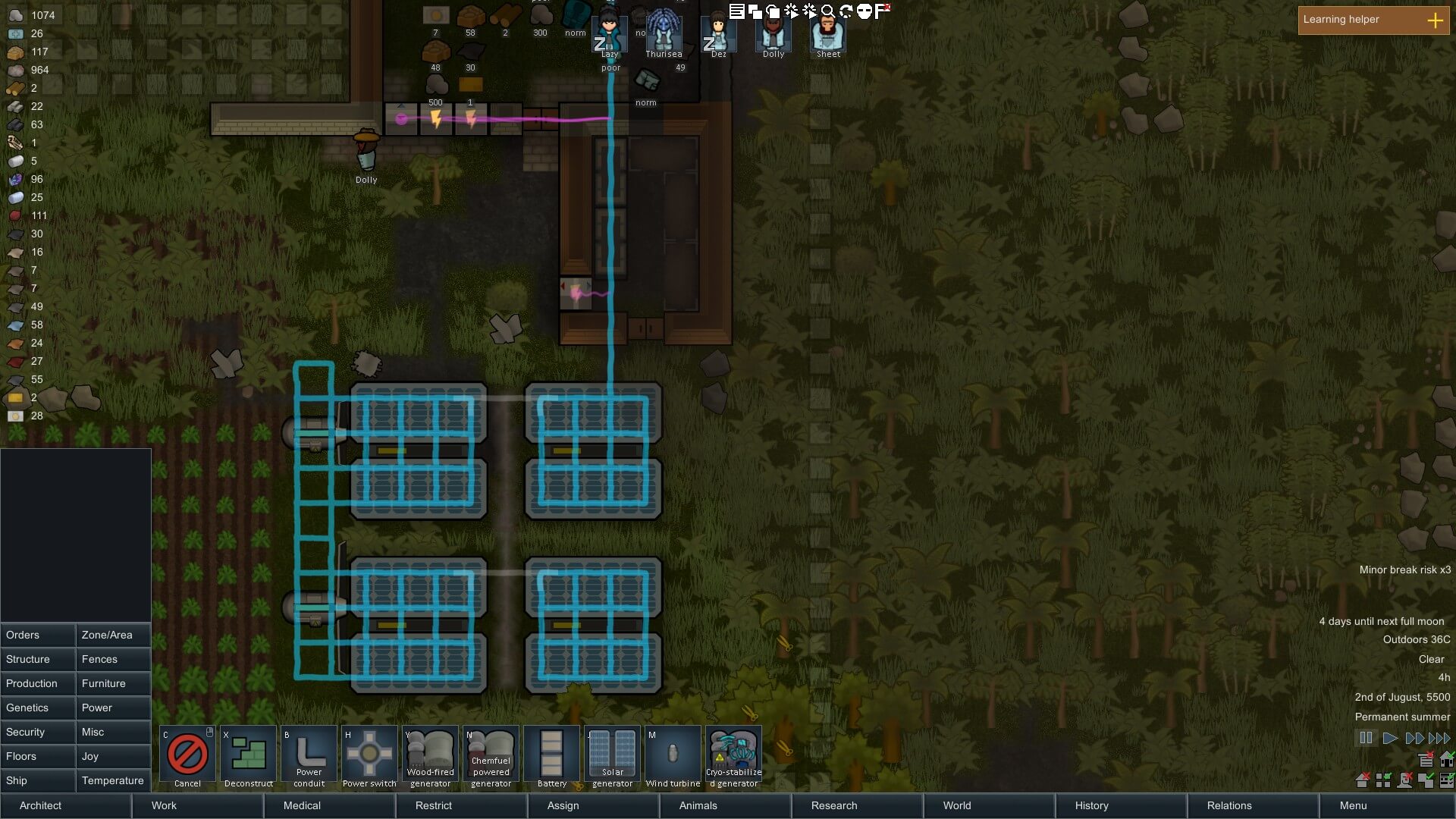Pick the Power conduit build option
The image size is (1456, 819).
pyautogui.click(x=309, y=757)
